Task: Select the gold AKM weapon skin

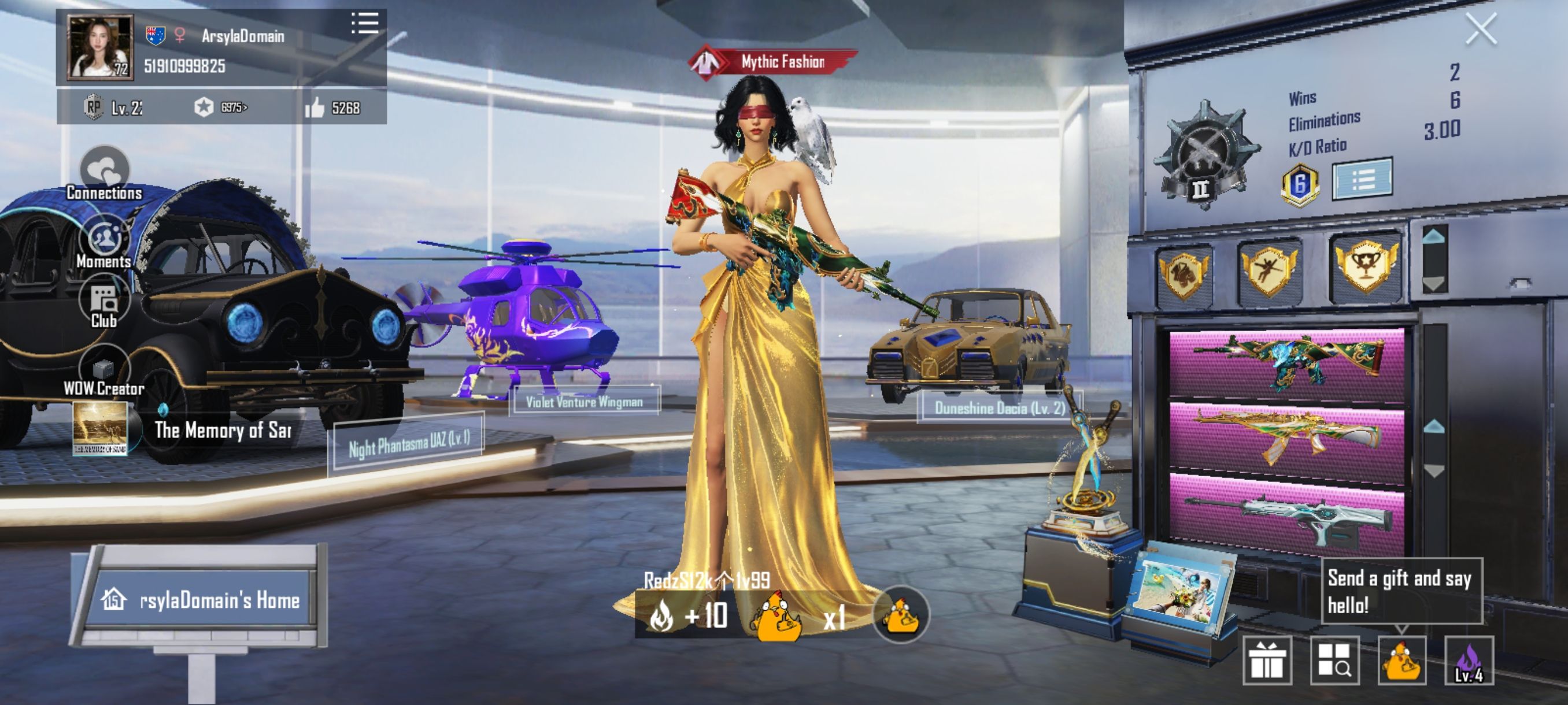Action: [1287, 436]
